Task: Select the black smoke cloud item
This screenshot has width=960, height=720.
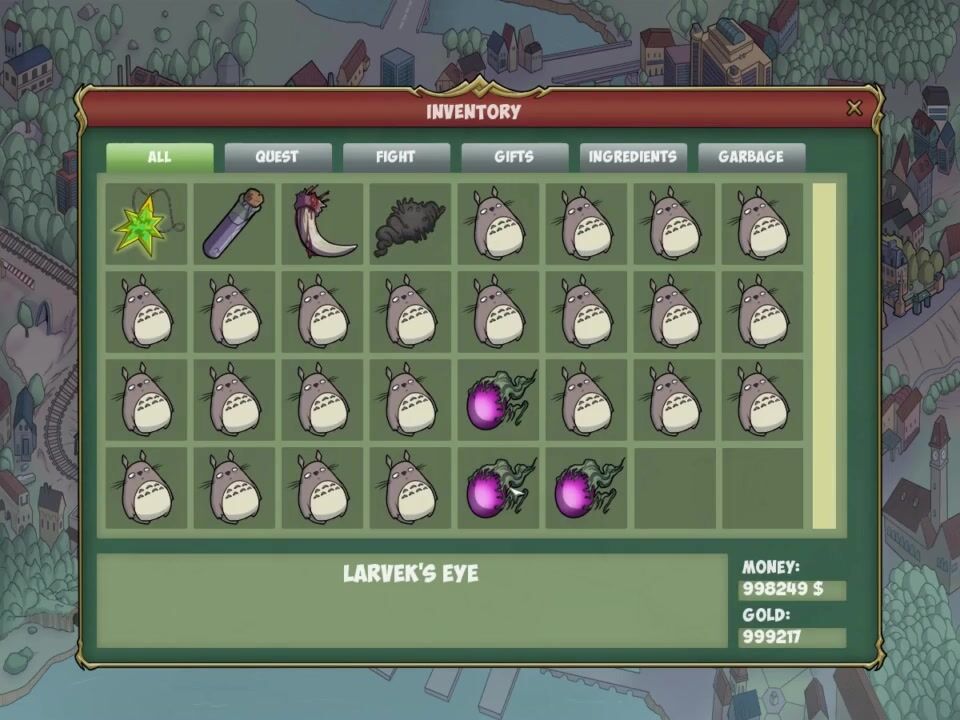Action: [410, 224]
